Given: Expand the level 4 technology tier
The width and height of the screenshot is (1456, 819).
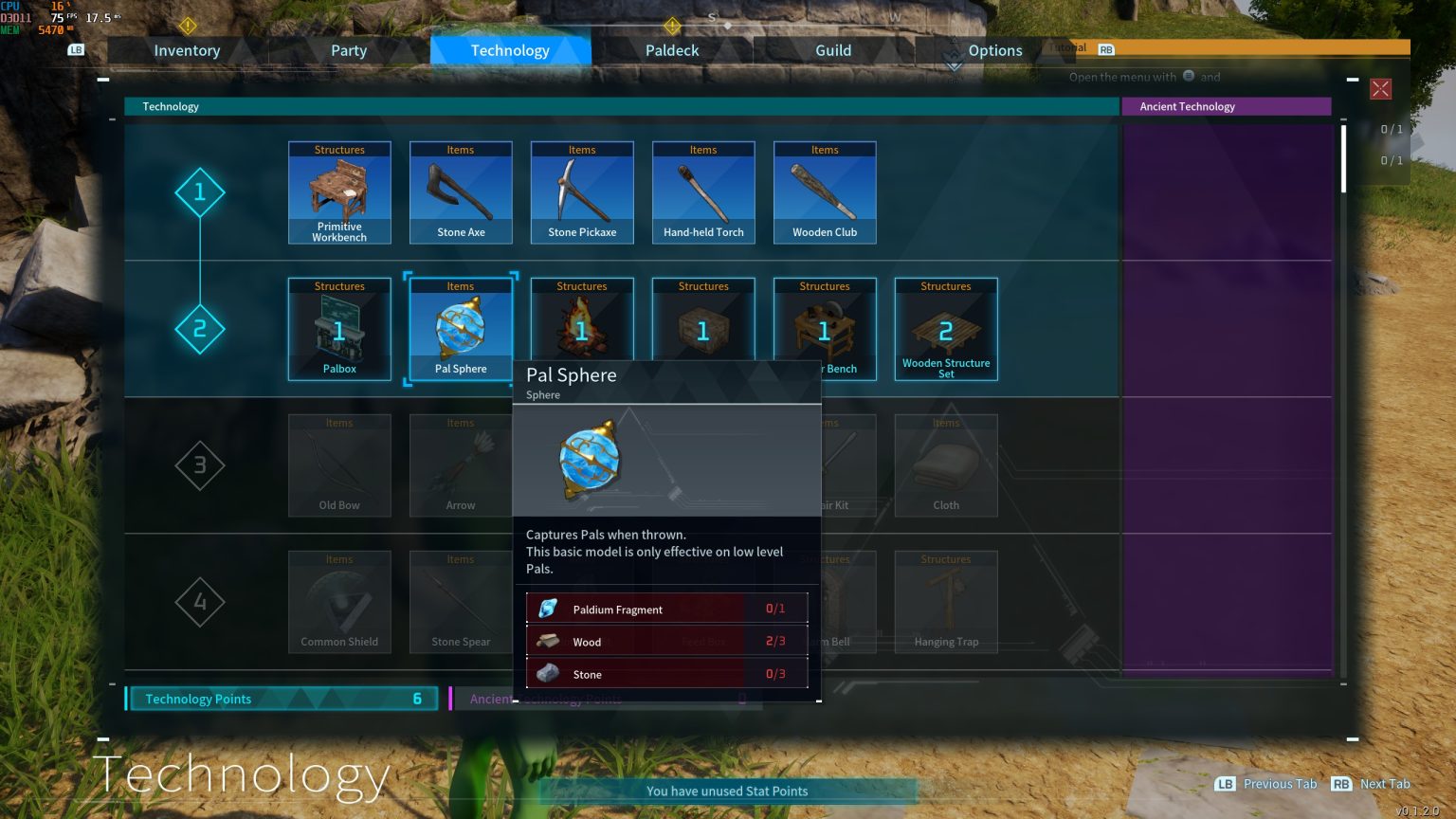Looking at the screenshot, I should click(x=200, y=602).
